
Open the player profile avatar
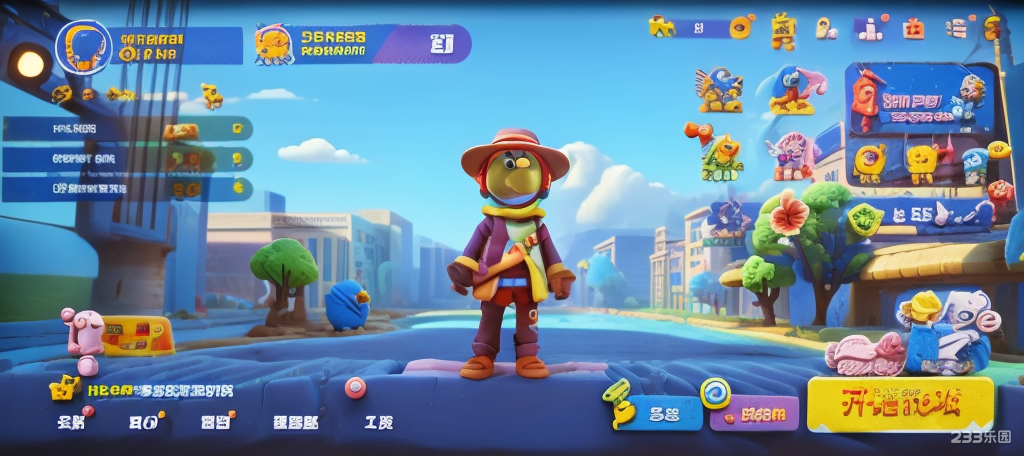point(82,46)
